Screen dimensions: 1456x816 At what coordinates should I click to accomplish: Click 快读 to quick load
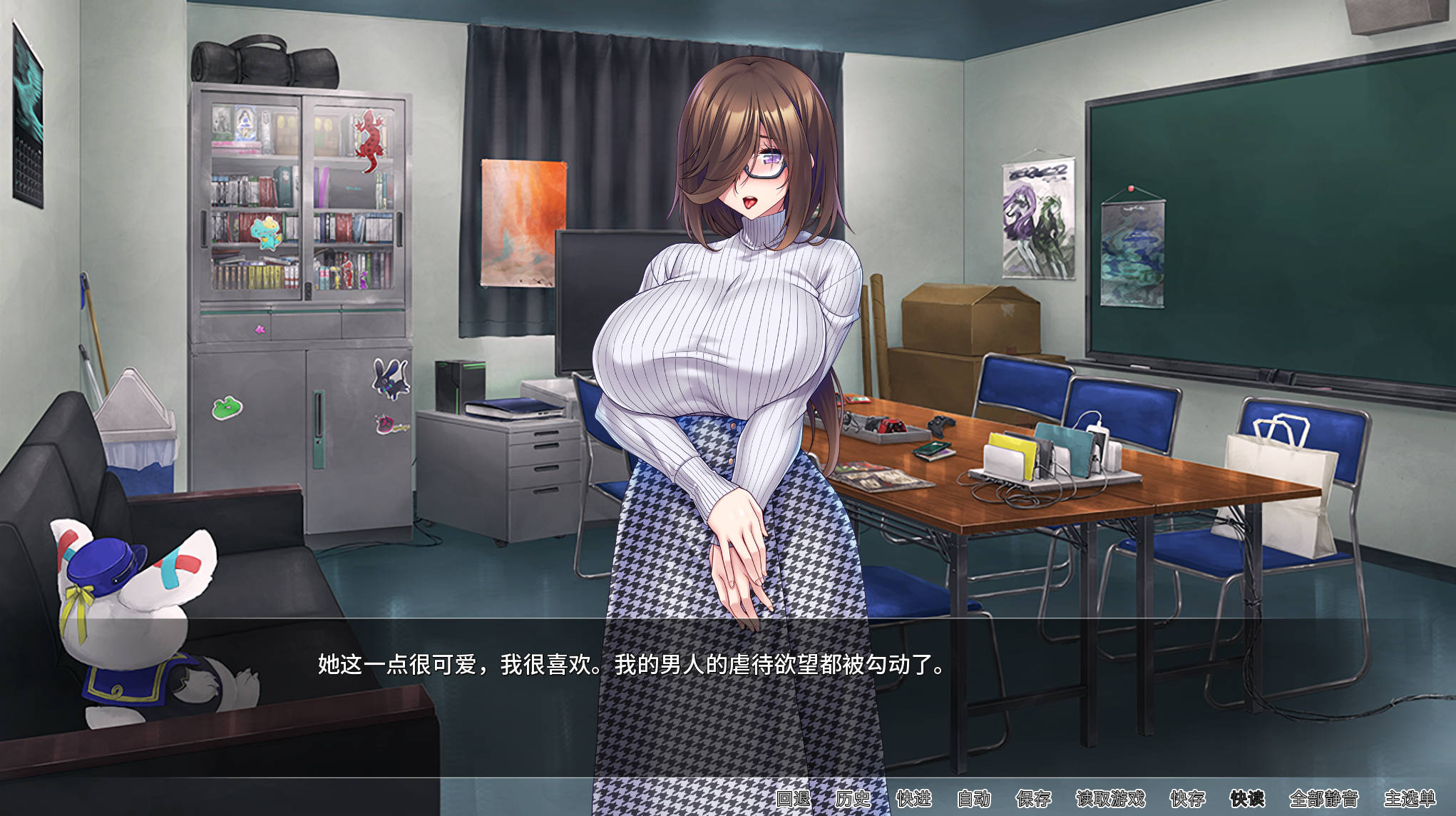tap(1247, 798)
